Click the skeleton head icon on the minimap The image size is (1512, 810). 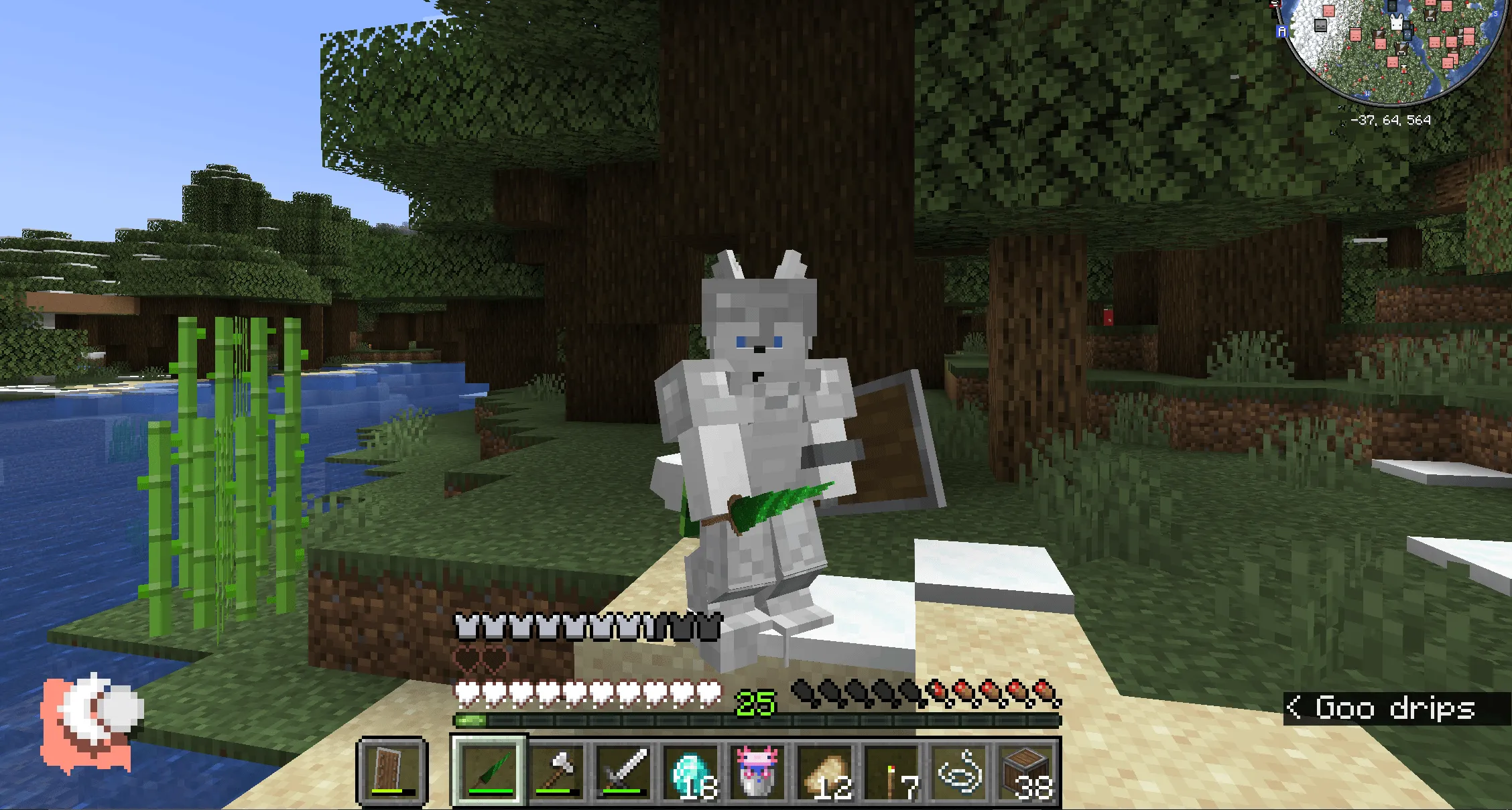(x=1320, y=25)
